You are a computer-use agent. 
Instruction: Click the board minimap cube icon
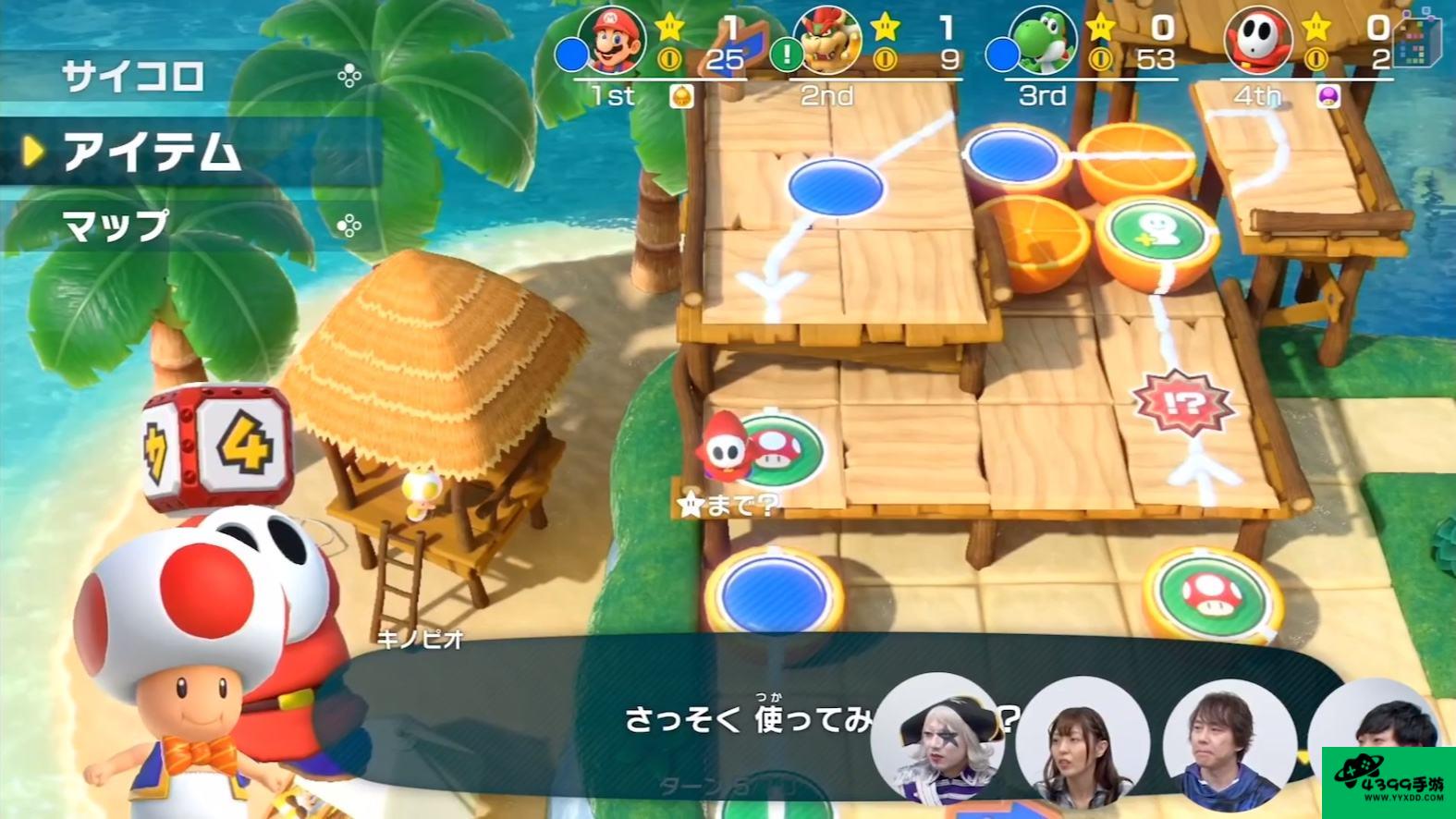1416,42
